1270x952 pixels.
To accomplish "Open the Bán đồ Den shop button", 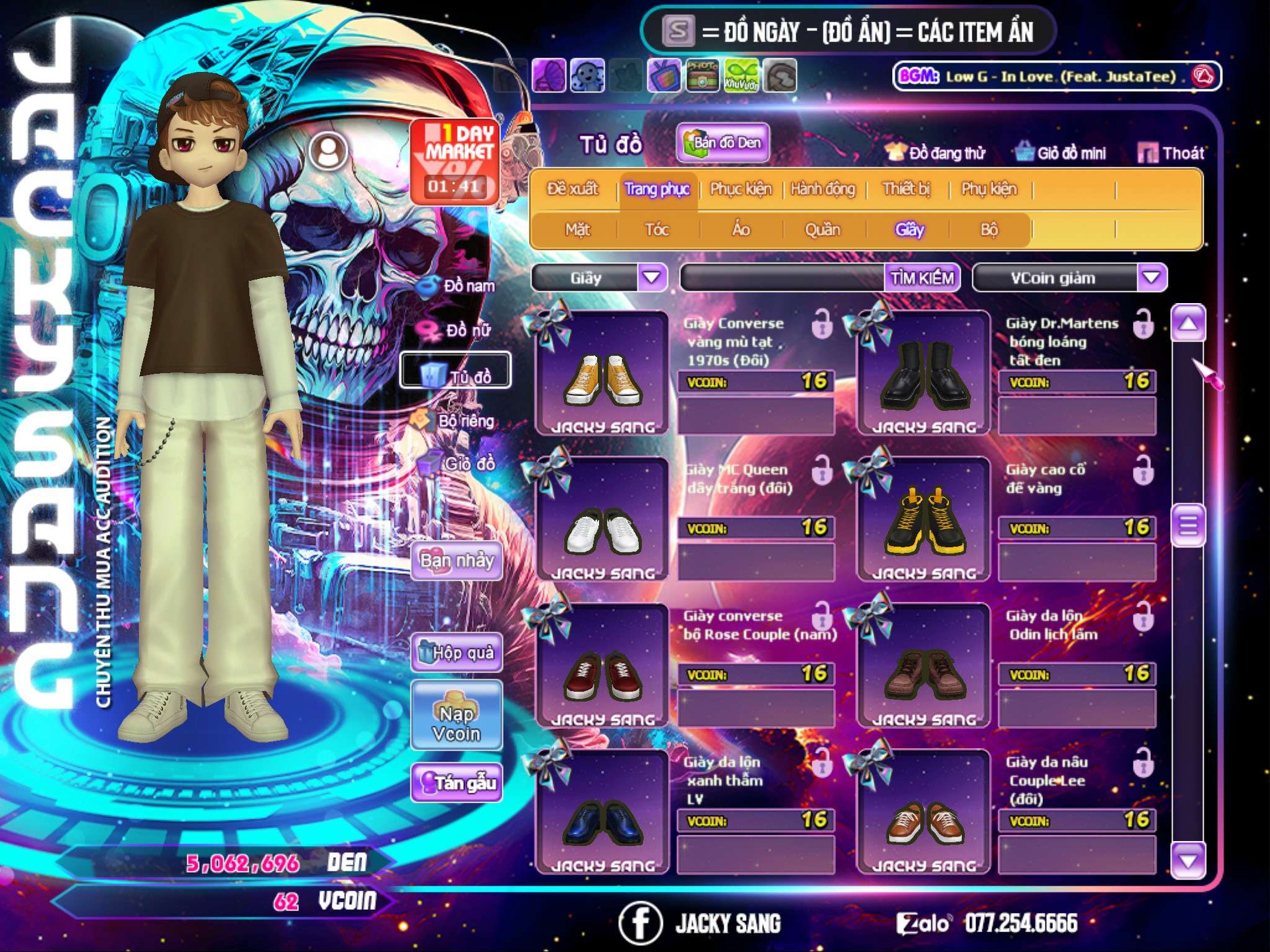I will point(722,143).
